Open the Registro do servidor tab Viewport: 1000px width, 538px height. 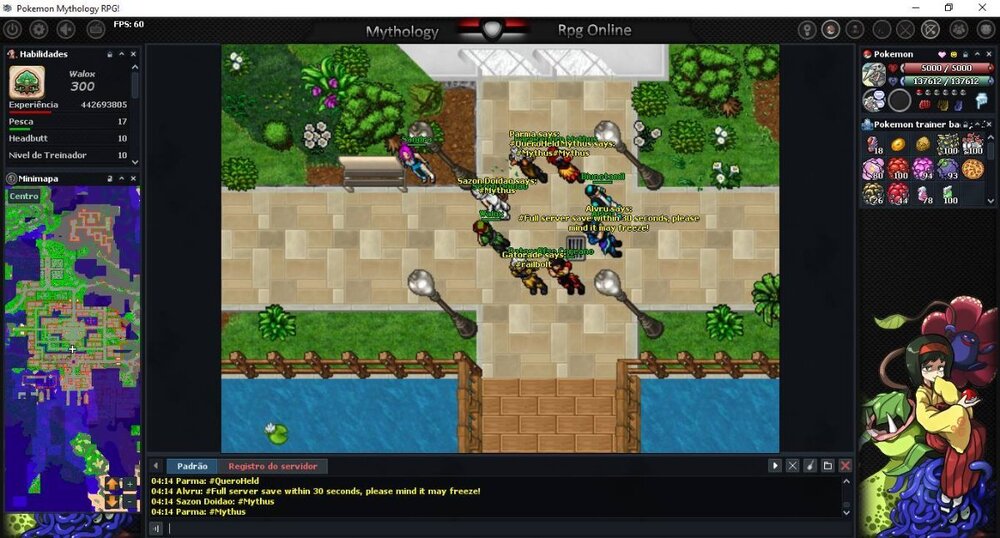coord(272,466)
